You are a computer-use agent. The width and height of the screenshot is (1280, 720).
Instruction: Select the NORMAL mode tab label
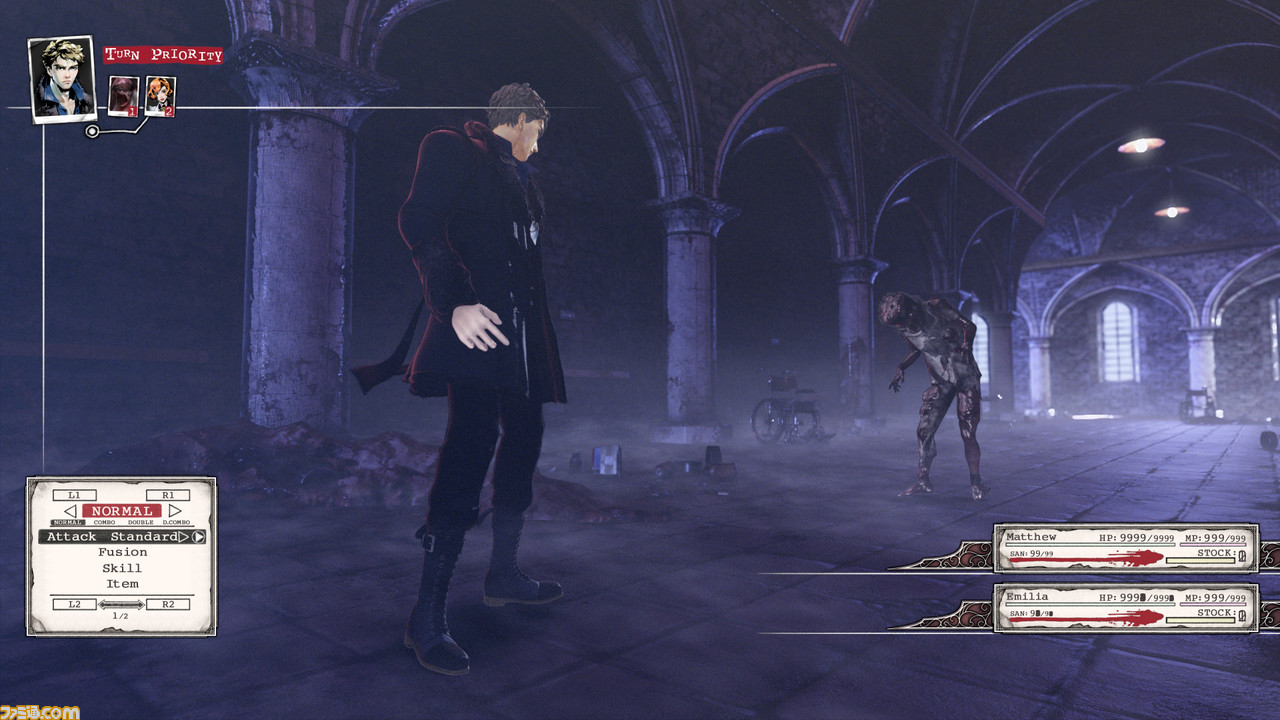coord(68,522)
